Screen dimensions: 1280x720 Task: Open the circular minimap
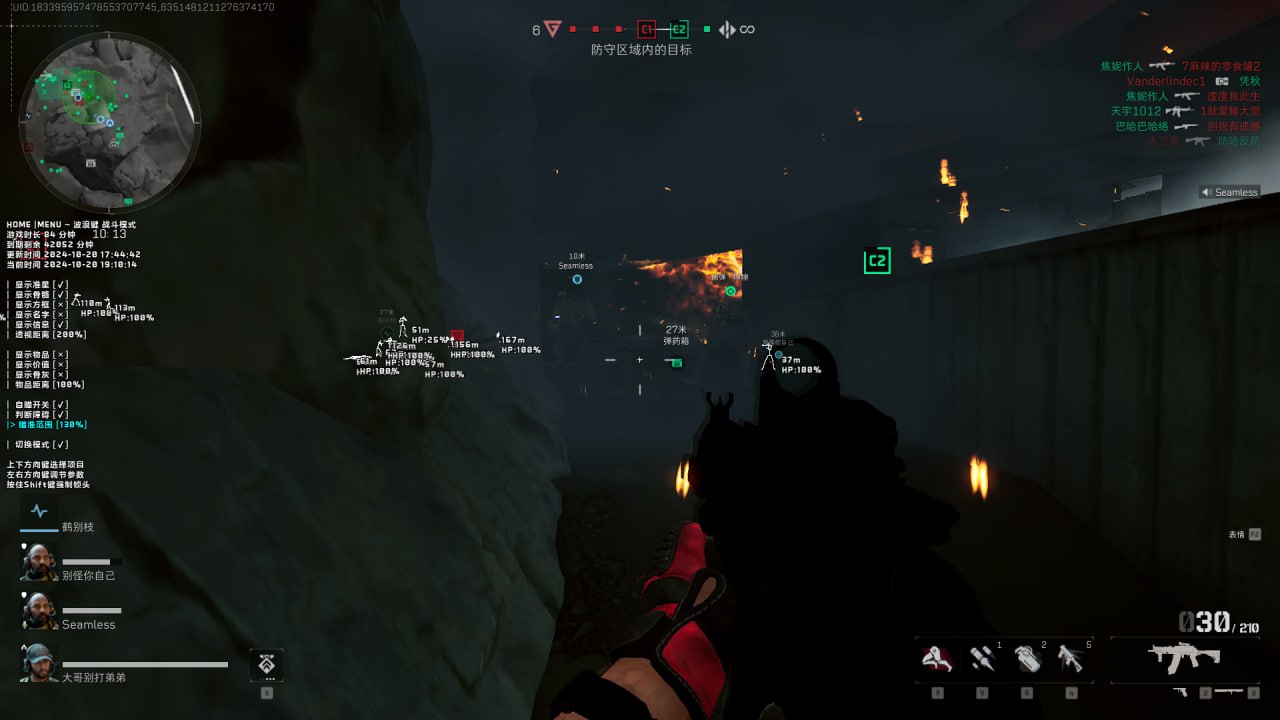pyautogui.click(x=110, y=122)
